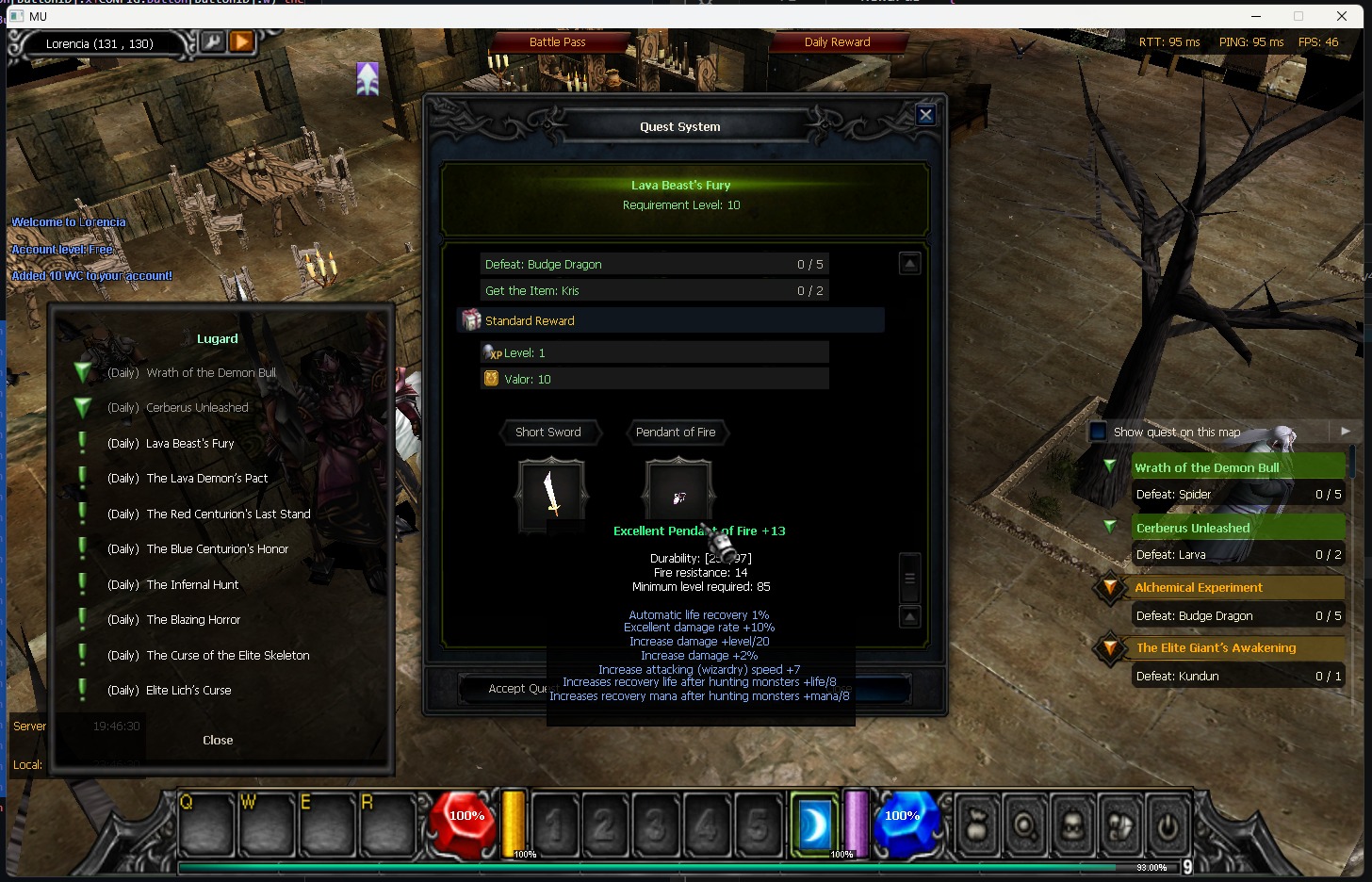This screenshot has width=1372, height=882.
Task: Open the Battle Pass panel
Action: pos(558,42)
